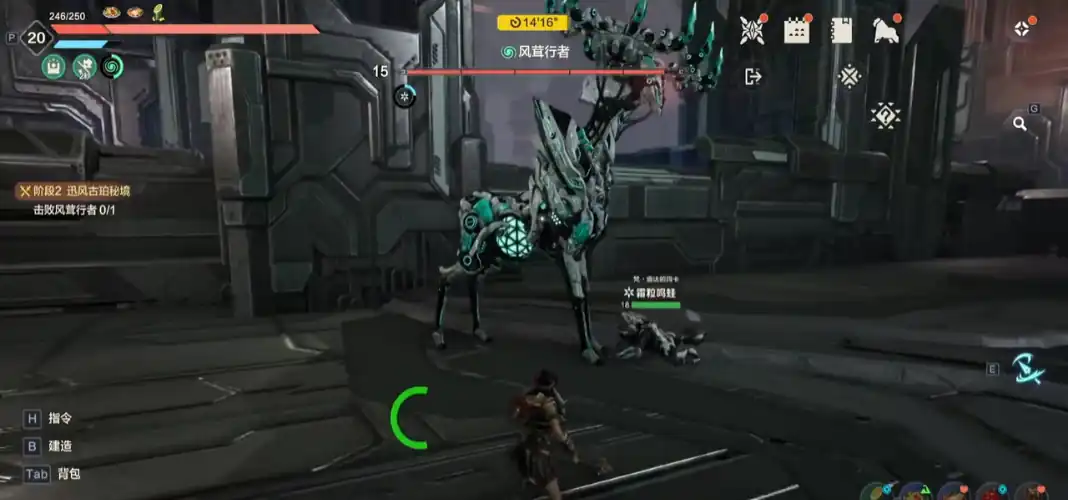1068x500 pixels.
Task: Open the calendar events icon
Action: point(797,30)
